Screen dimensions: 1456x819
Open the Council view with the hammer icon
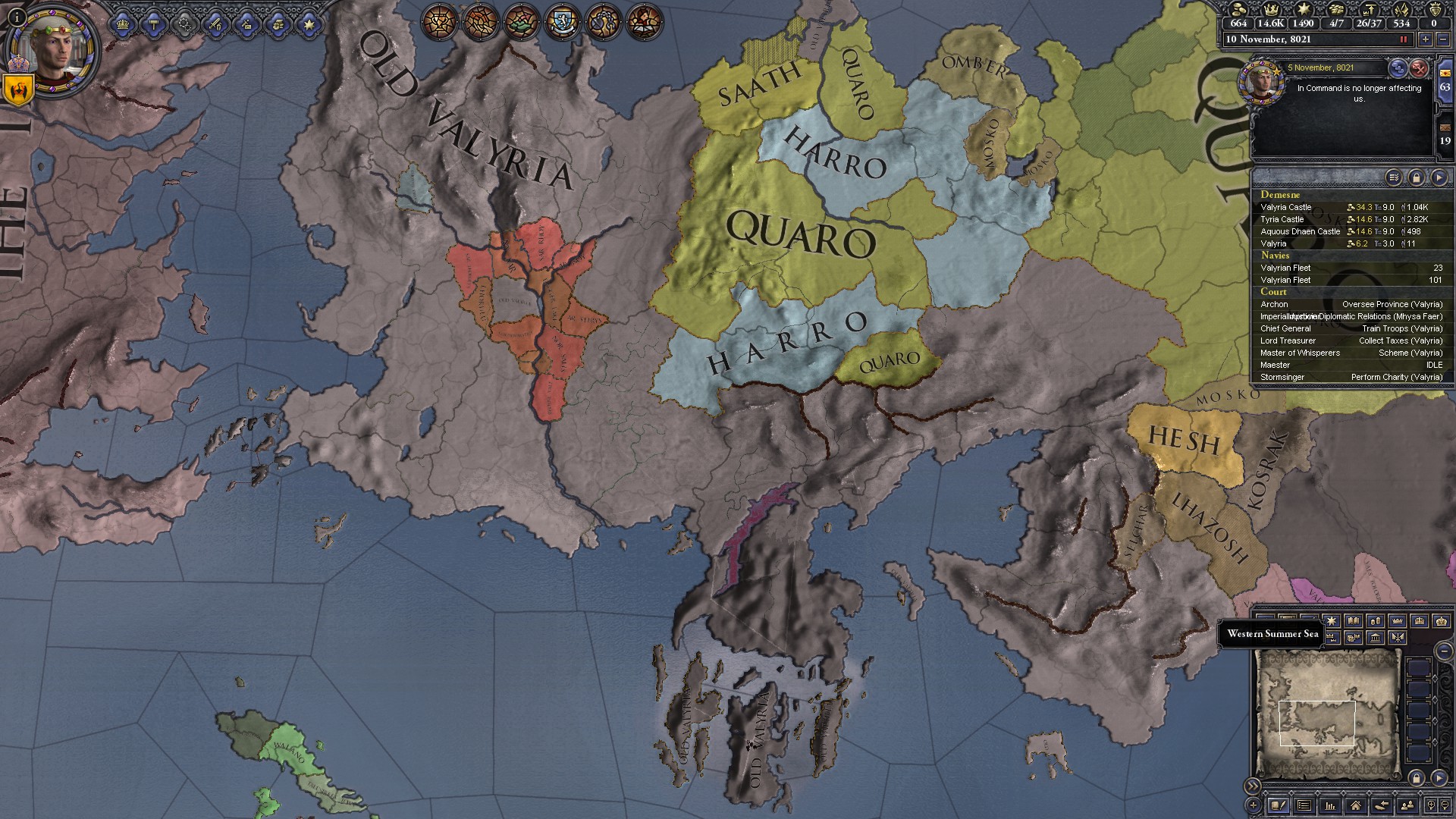coord(154,25)
